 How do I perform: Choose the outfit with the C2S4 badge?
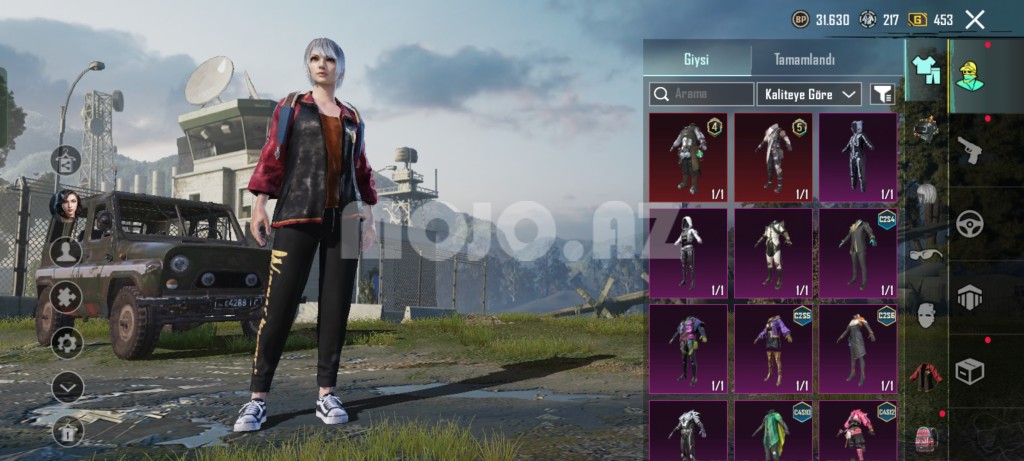[858, 253]
